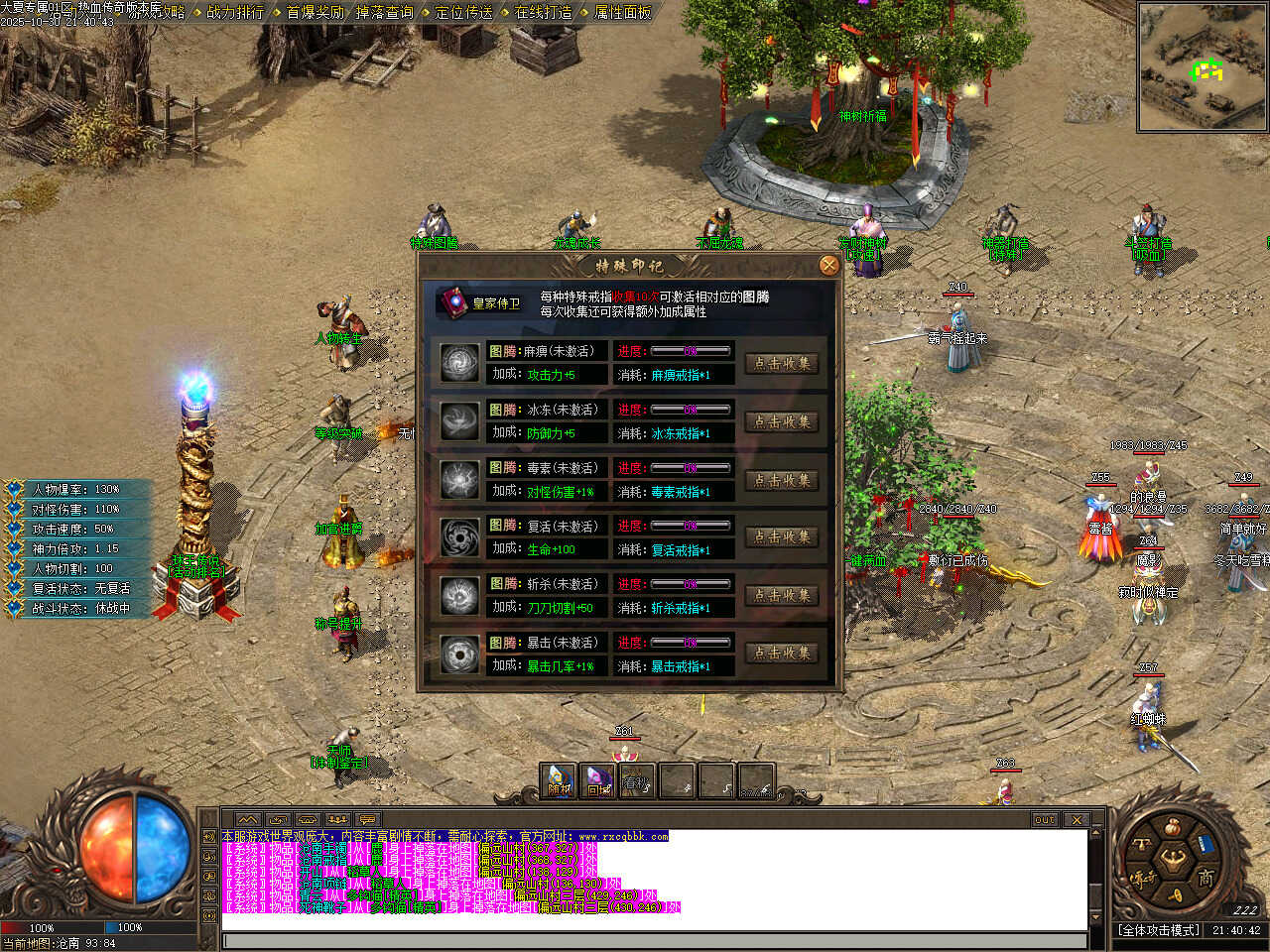
Task: Use the 回城 scroll hotbar slot
Action: [598, 781]
